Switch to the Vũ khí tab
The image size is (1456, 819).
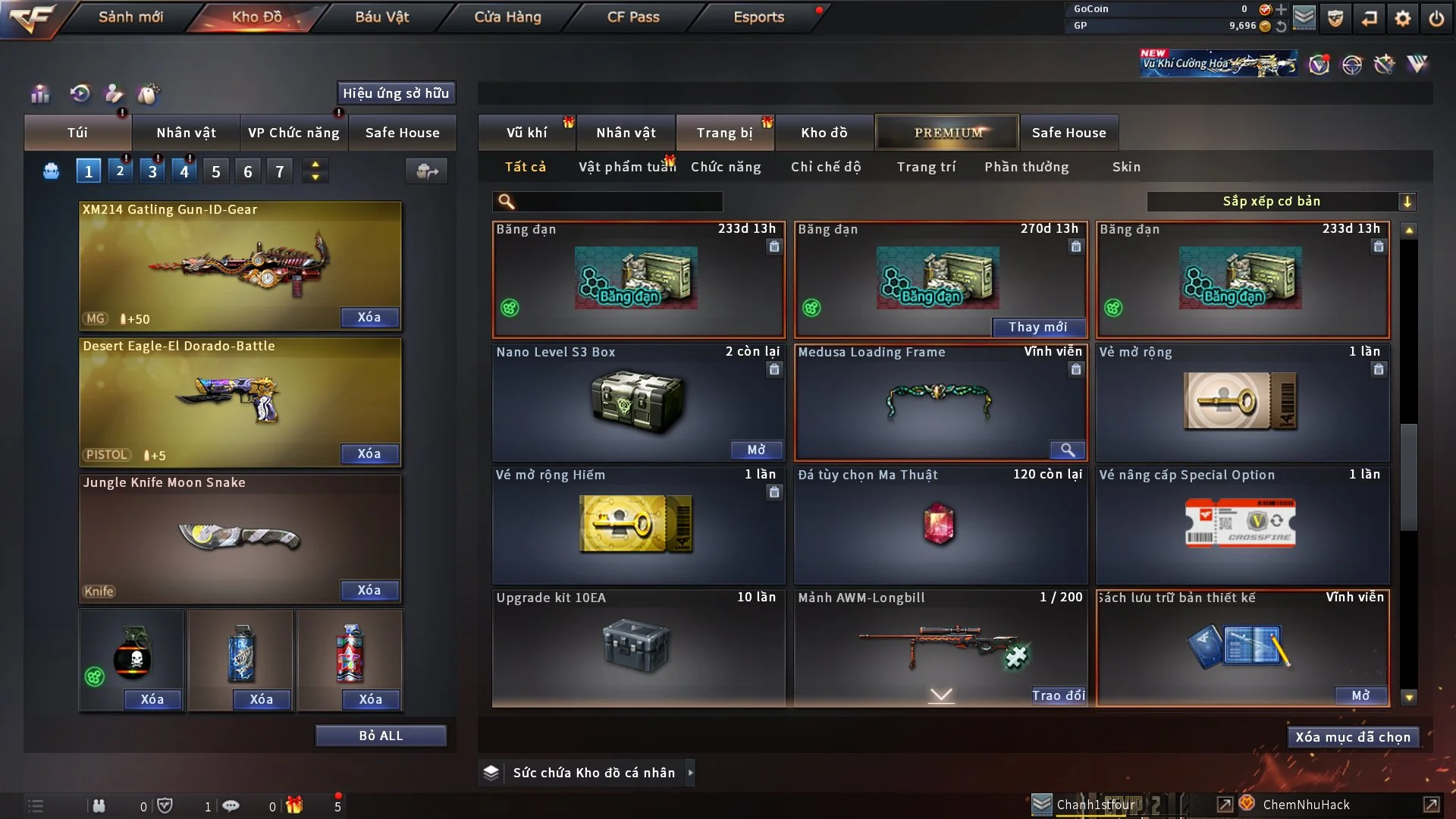click(526, 133)
